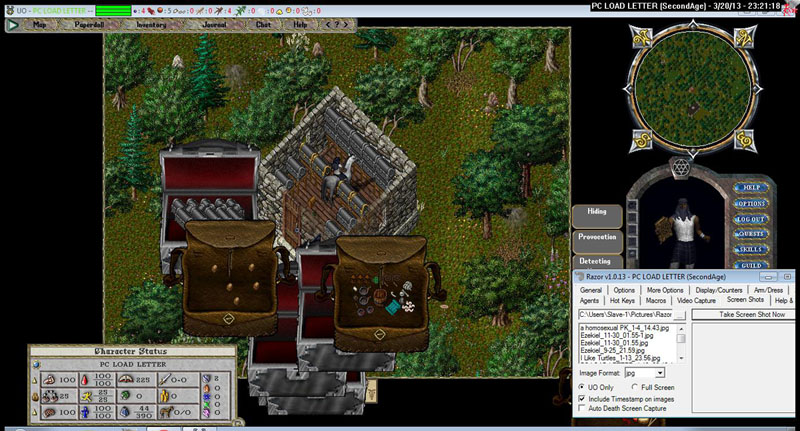Open the SKILLS list from paperdoll

(x=751, y=249)
